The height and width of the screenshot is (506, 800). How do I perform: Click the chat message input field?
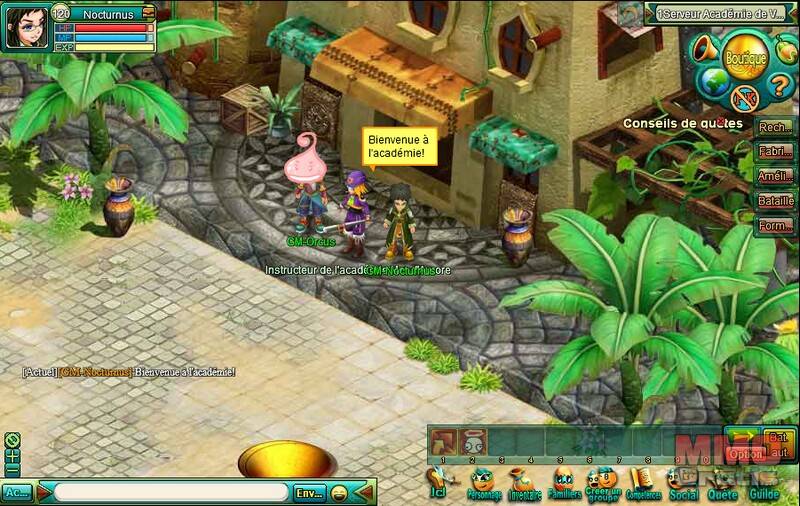170,493
